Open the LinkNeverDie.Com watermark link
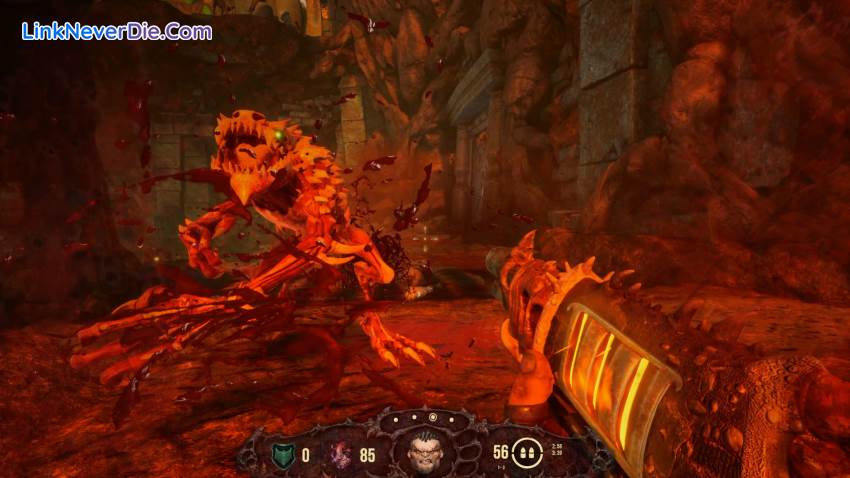Screen dimensions: 850x478 tap(117, 31)
